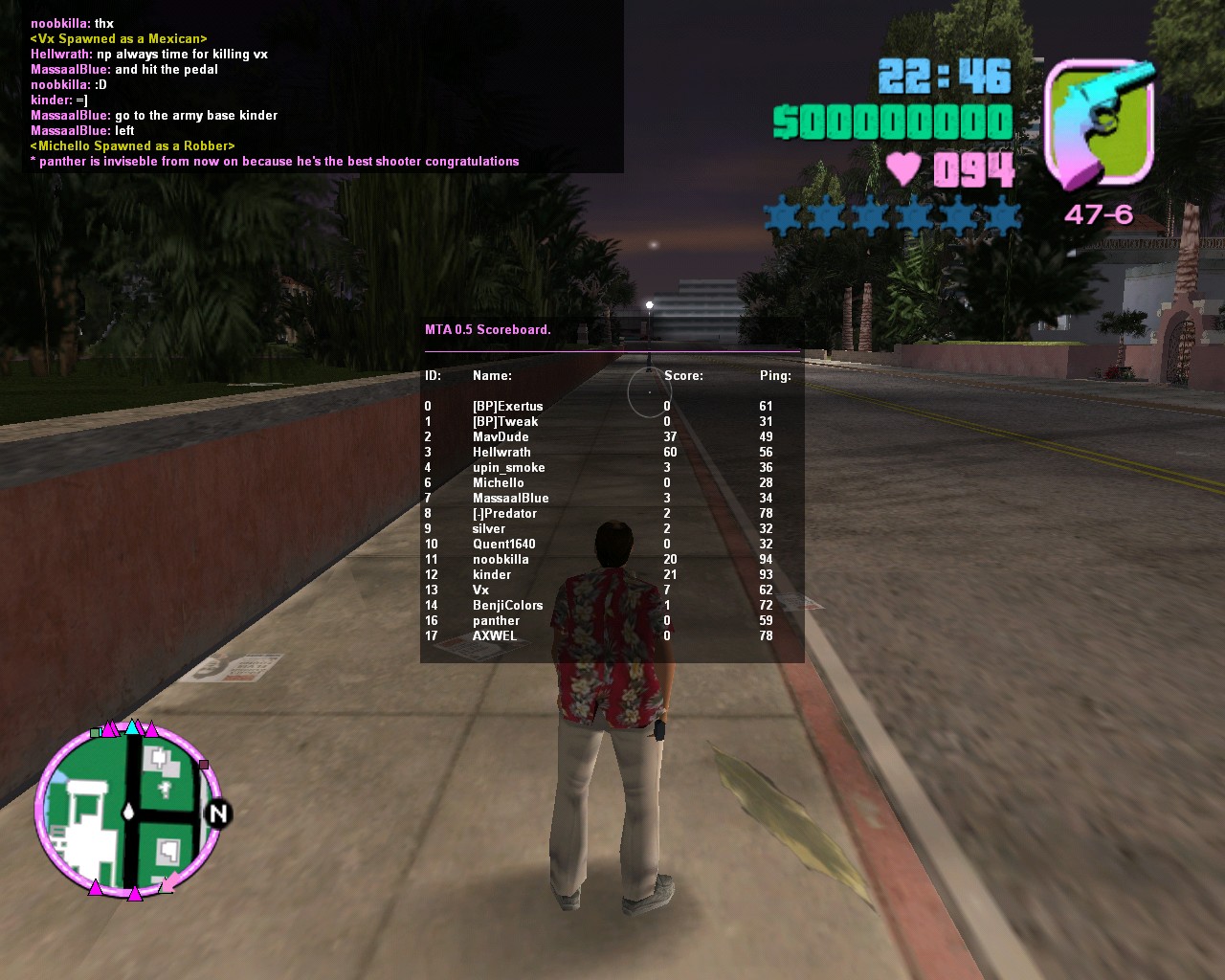Choose MavDude in the player list
Image resolution: width=1225 pixels, height=980 pixels.
[x=501, y=437]
